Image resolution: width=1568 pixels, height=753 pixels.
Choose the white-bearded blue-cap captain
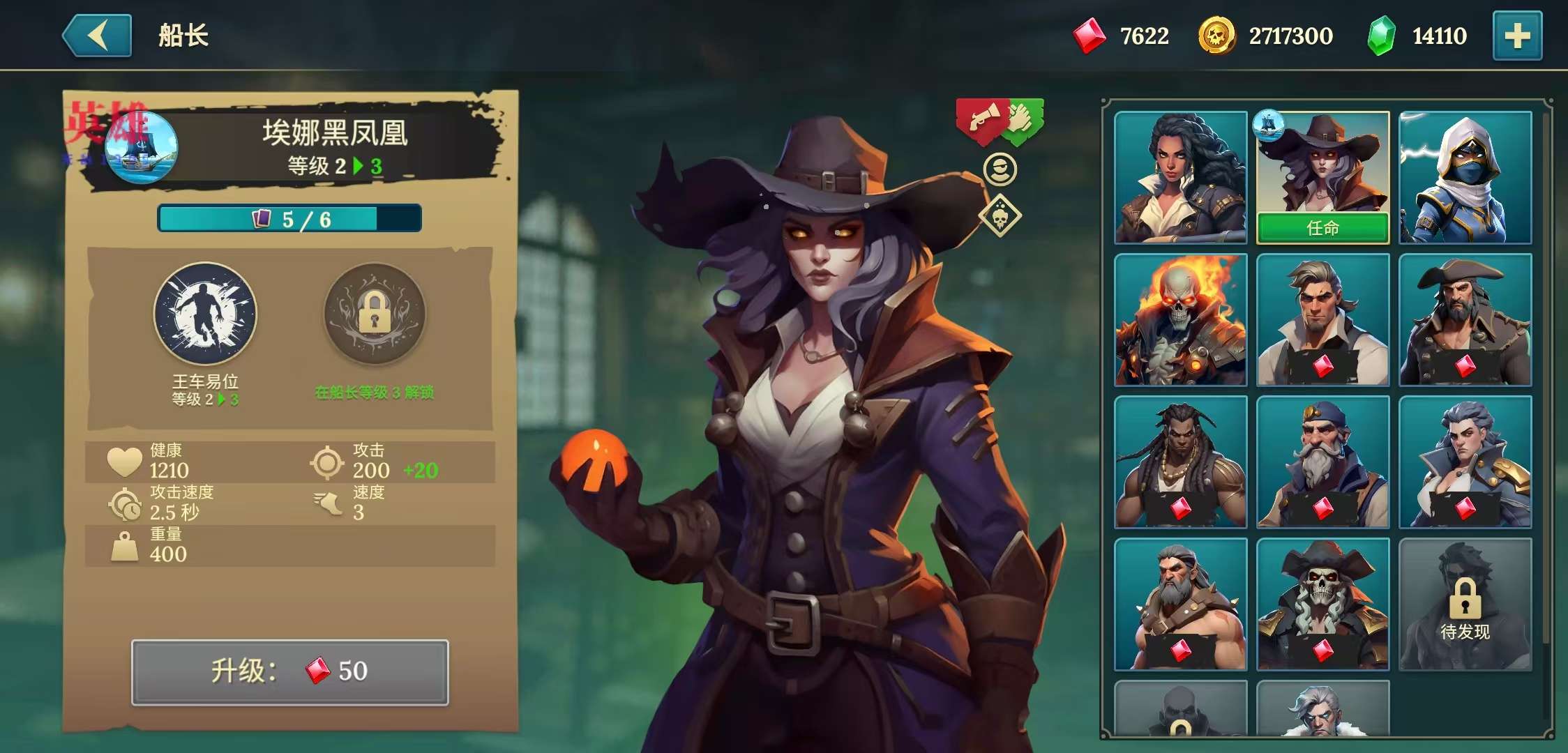1322,462
